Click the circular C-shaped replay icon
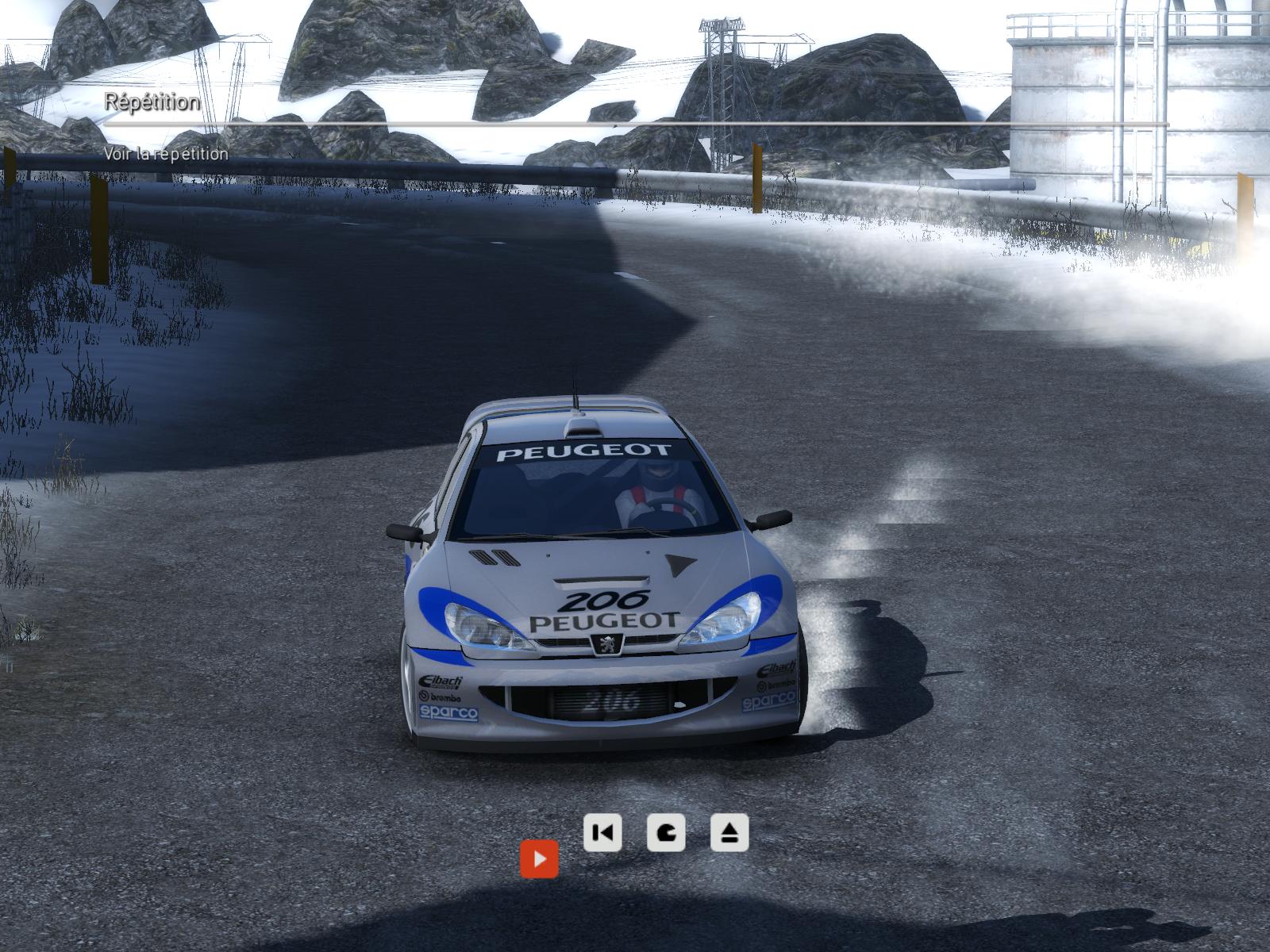 click(x=666, y=833)
